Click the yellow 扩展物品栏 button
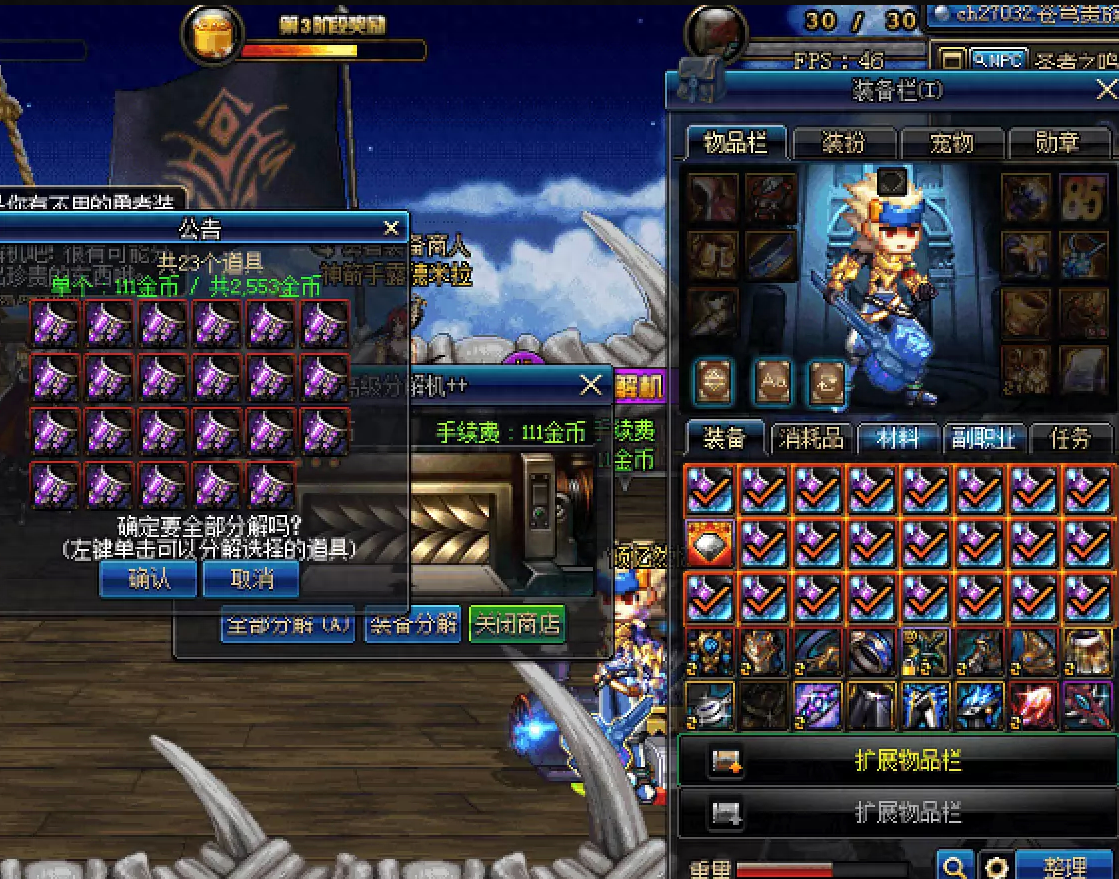Viewport: 1119px width, 879px height. click(x=897, y=761)
